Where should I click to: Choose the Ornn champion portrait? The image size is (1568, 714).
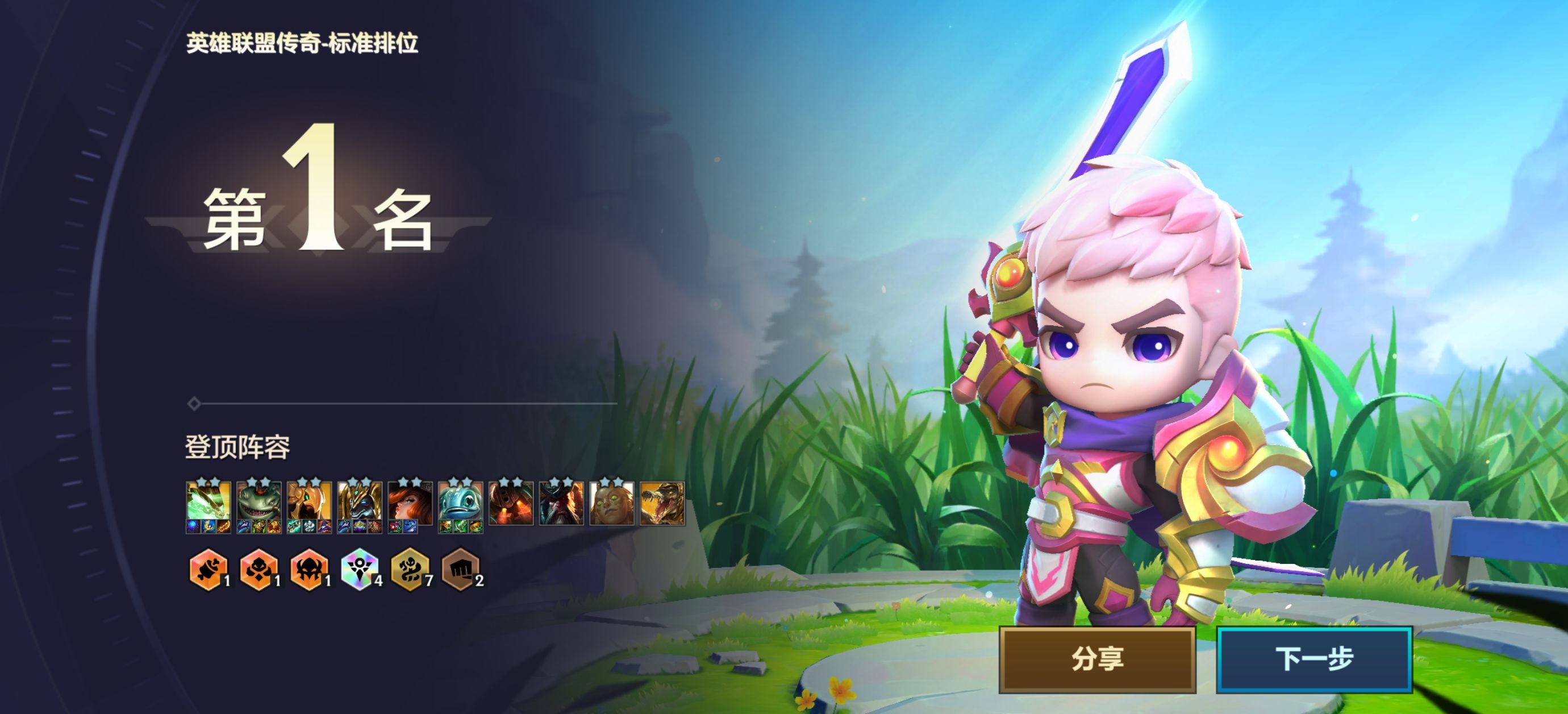[x=511, y=503]
